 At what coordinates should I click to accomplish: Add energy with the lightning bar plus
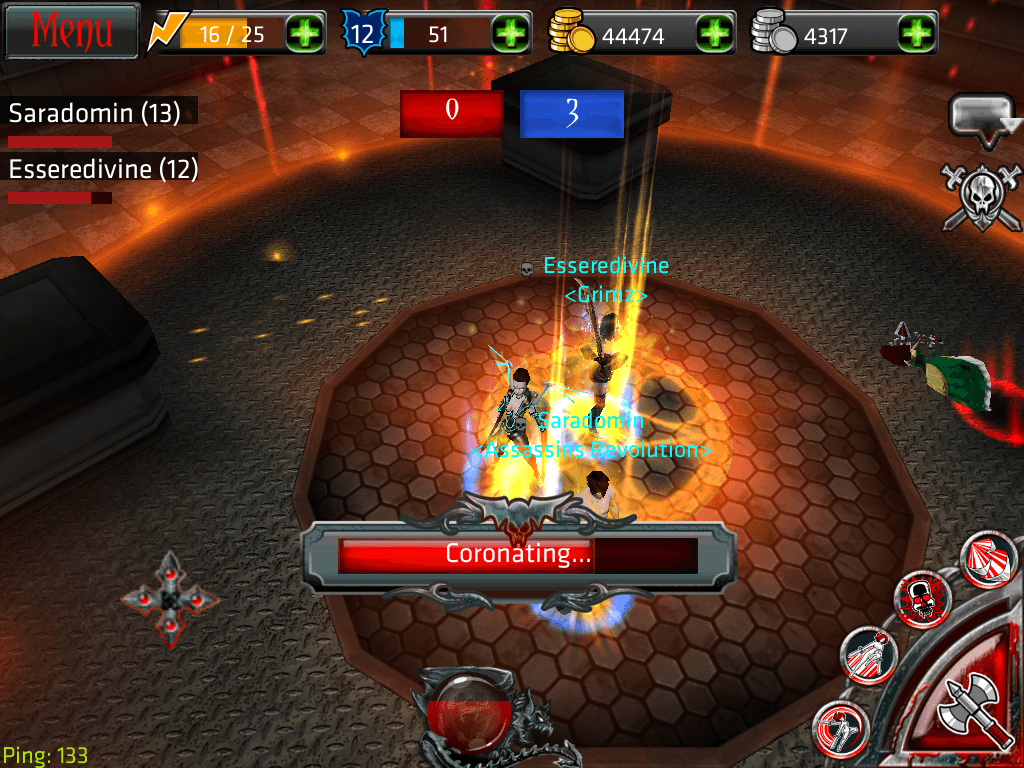point(305,35)
